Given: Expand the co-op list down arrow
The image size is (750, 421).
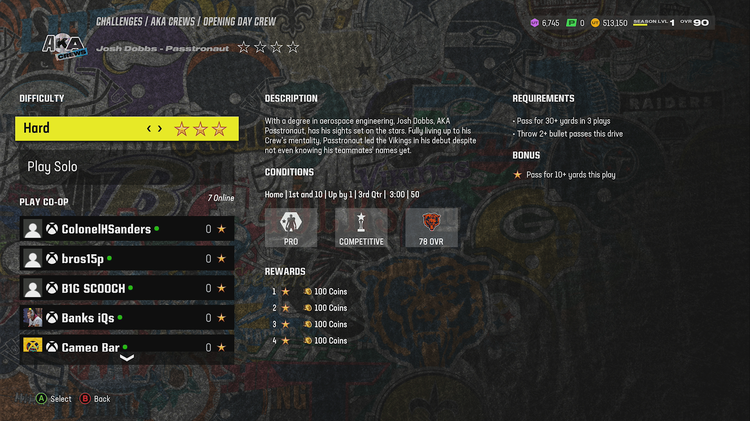Looking at the screenshot, I should click(x=127, y=358).
